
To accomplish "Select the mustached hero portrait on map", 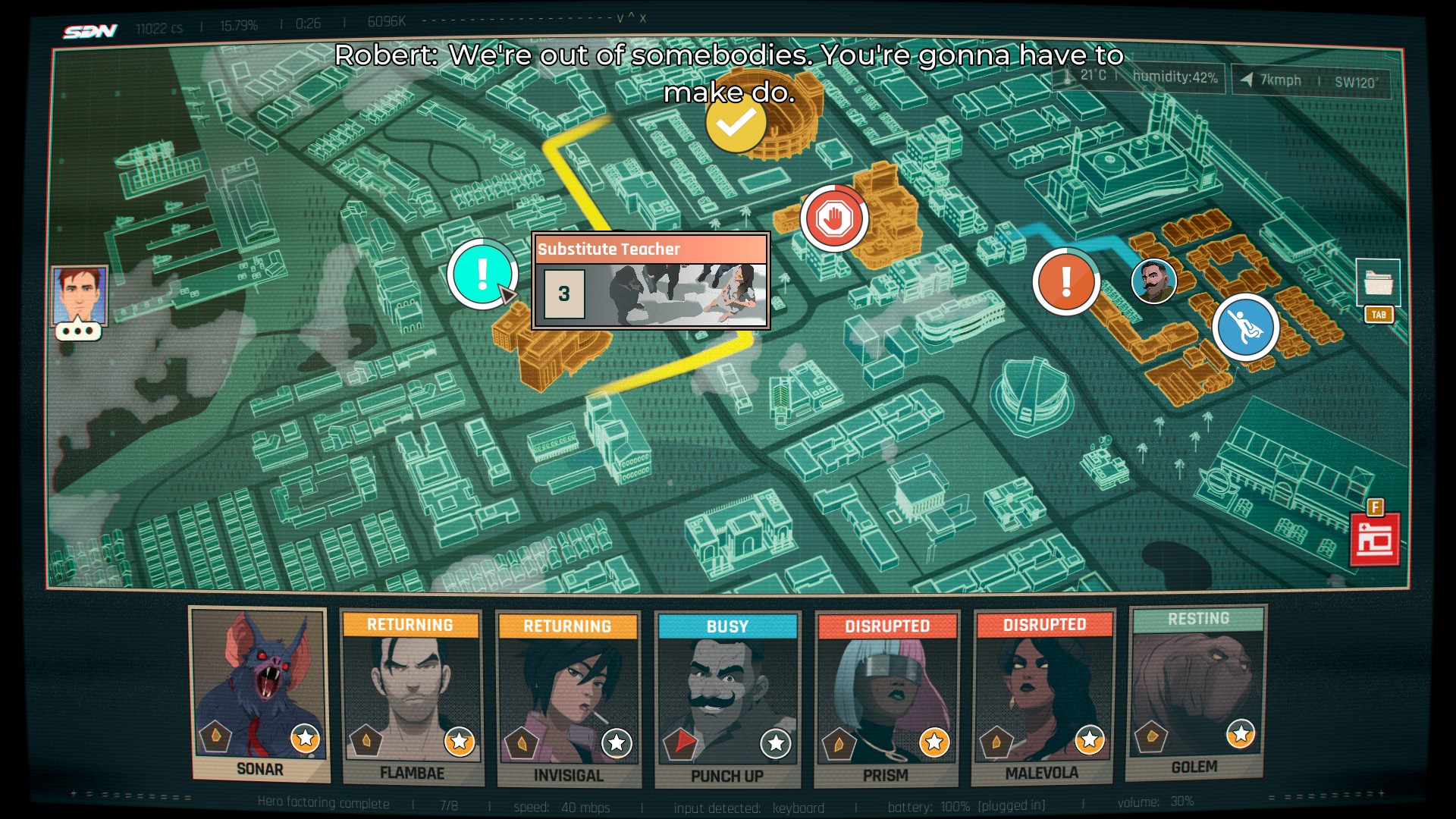I will (x=1153, y=281).
